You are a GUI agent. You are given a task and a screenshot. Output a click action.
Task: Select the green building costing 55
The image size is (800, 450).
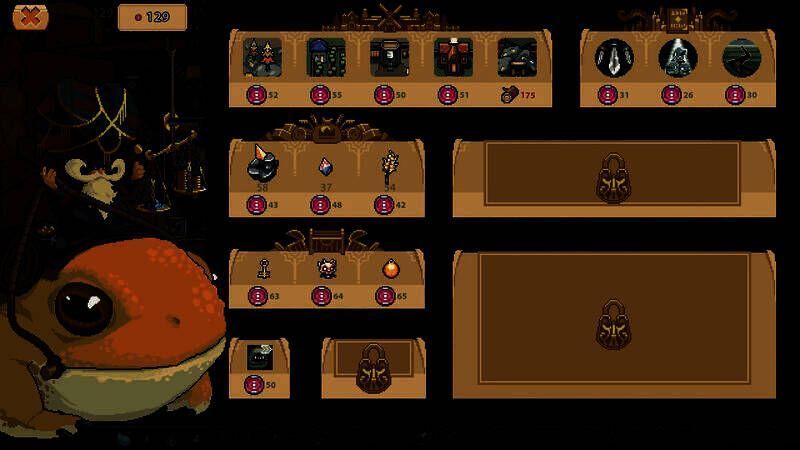[326, 58]
